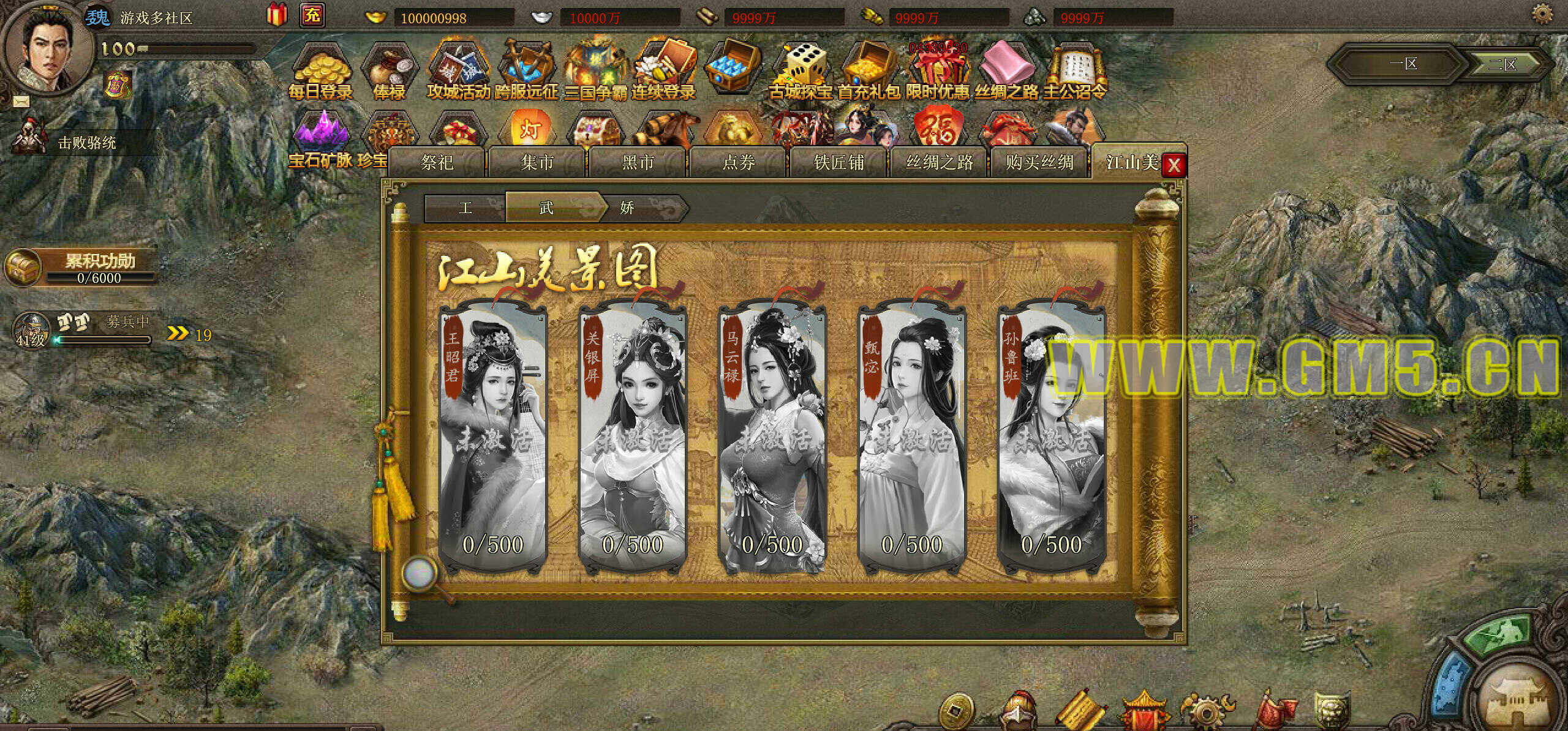The image size is (1568, 731).
Task: Switch to the 铁匠铺 blacksmith tab
Action: (839, 162)
